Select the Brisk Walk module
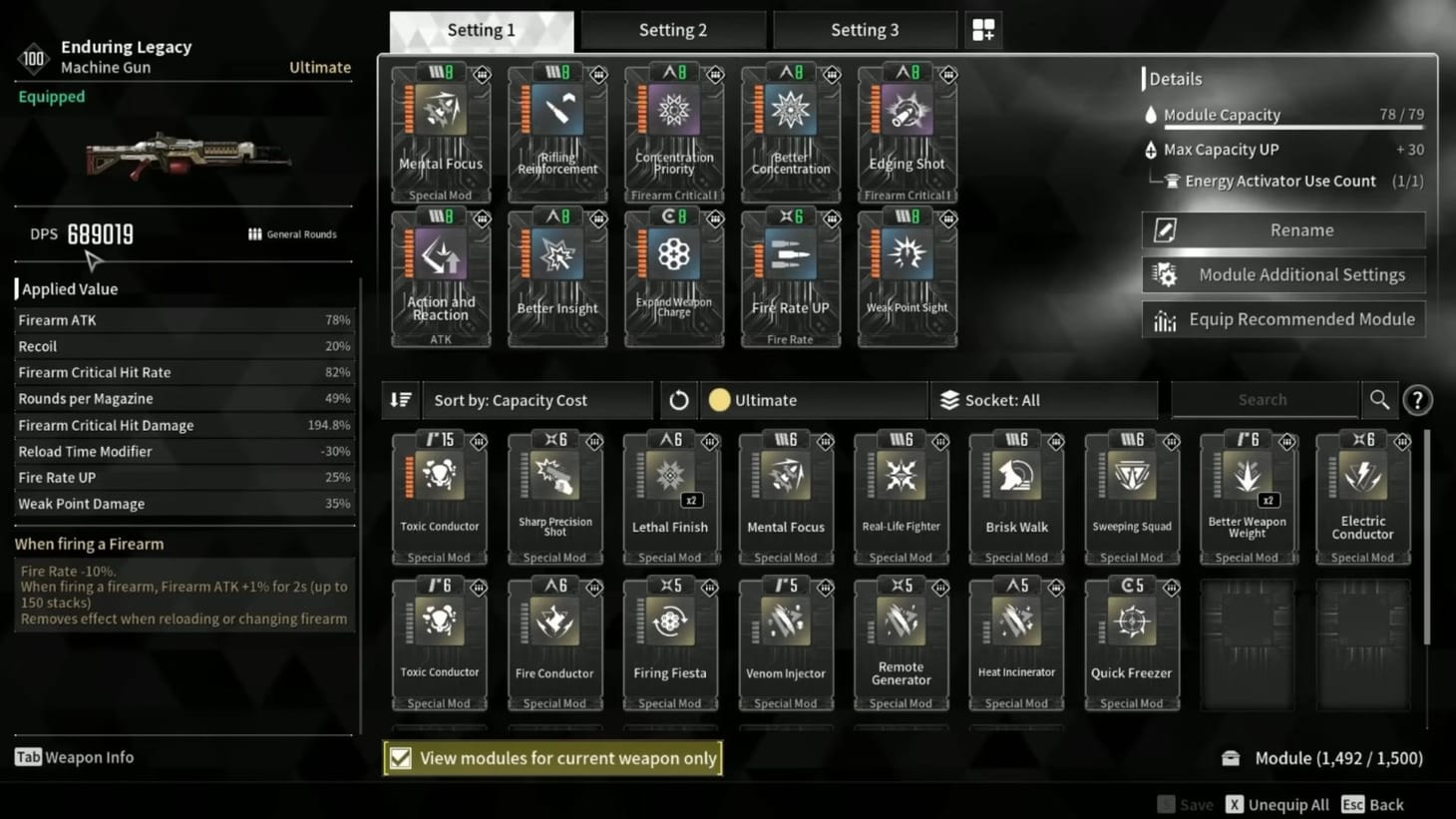This screenshot has height=819, width=1456. (1016, 494)
